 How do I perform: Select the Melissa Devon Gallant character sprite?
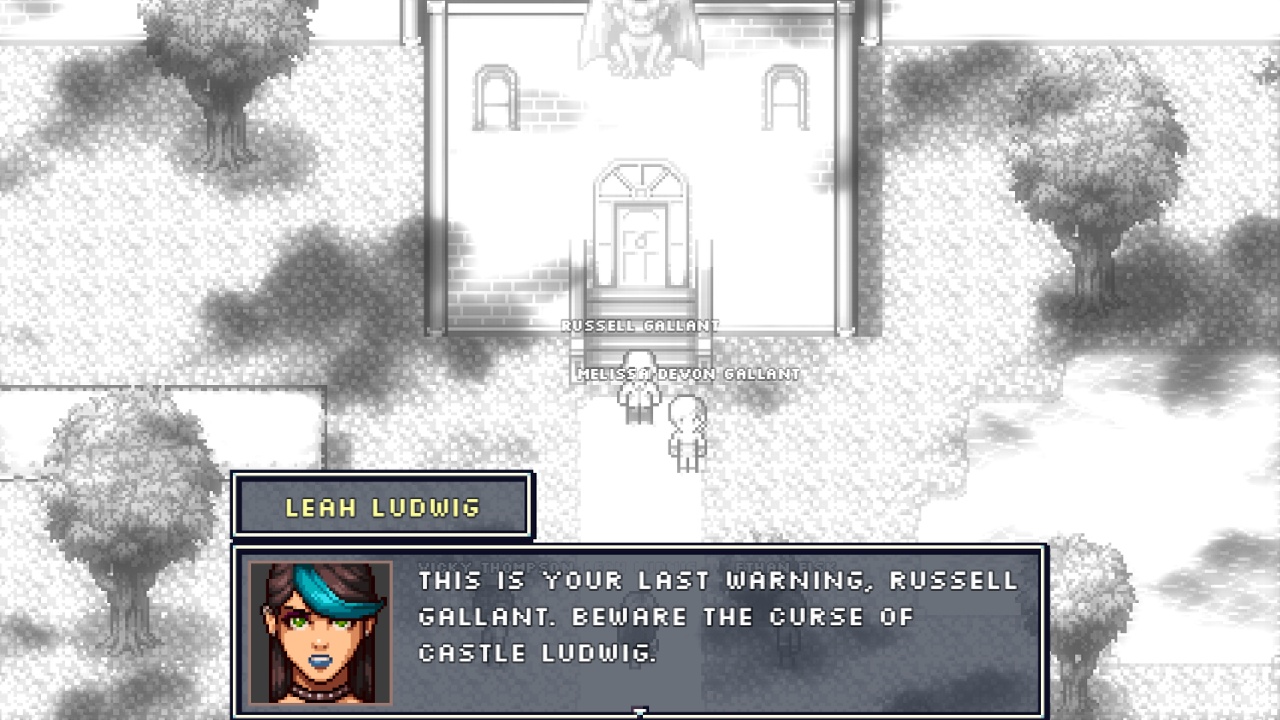(686, 430)
